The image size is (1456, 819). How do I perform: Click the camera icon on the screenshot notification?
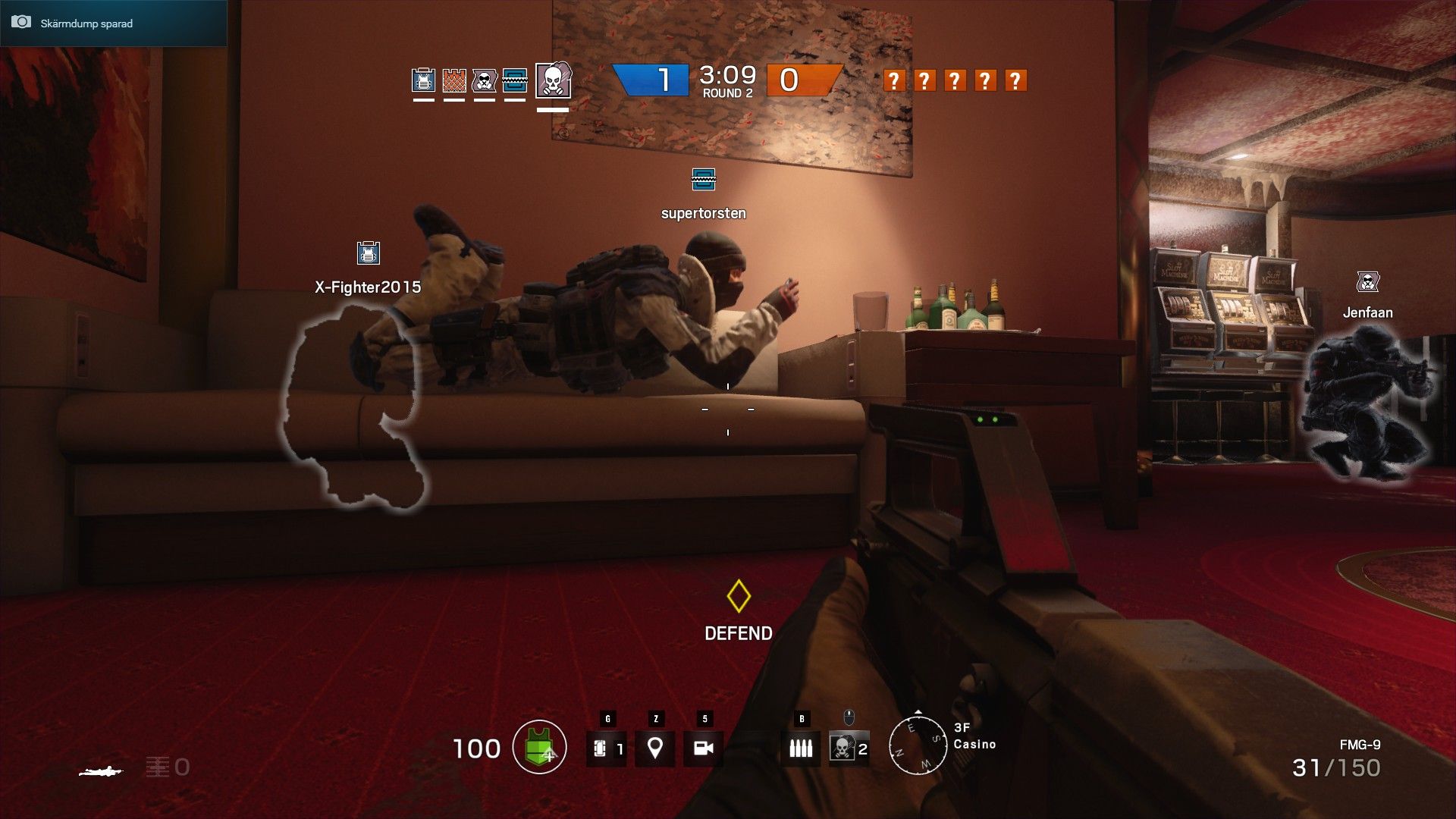tap(20, 22)
